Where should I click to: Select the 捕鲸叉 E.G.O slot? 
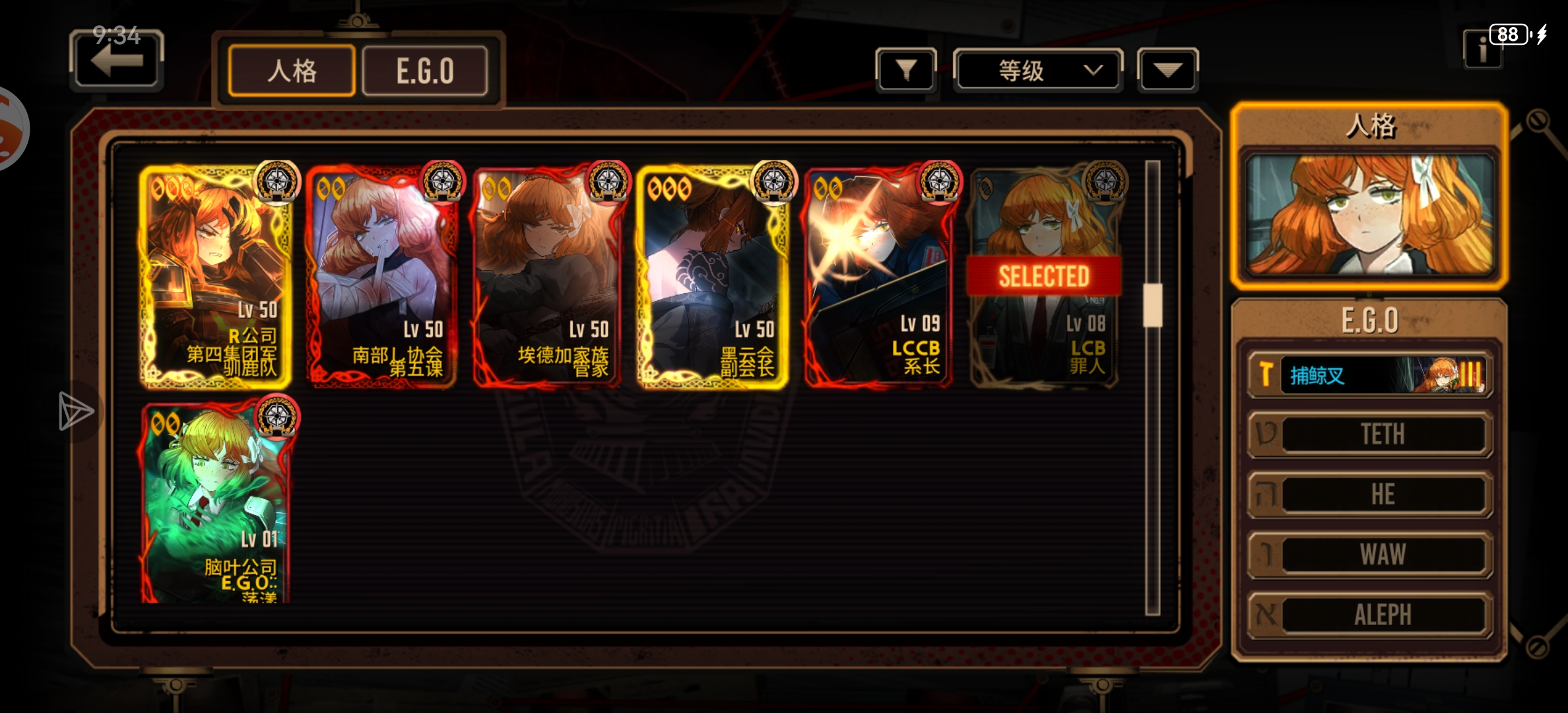point(1369,376)
